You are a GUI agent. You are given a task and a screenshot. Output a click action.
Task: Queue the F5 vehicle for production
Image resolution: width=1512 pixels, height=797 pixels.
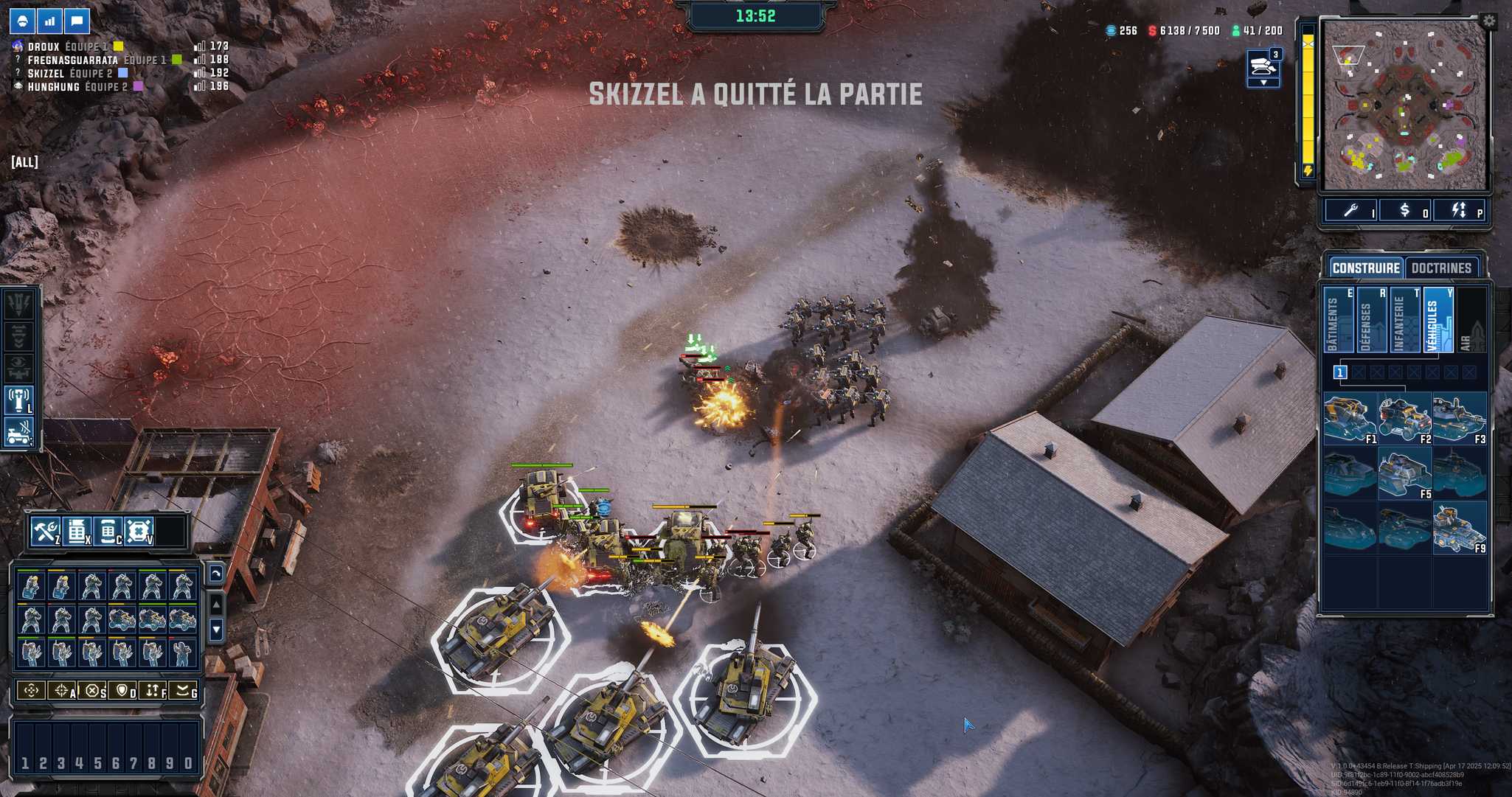tap(1404, 473)
